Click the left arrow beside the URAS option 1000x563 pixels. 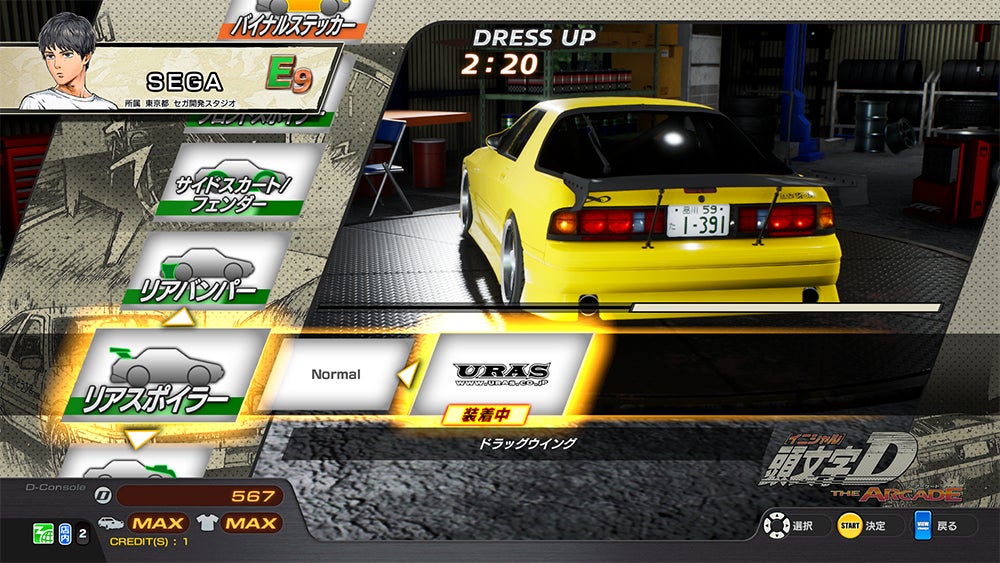pyautogui.click(x=408, y=375)
